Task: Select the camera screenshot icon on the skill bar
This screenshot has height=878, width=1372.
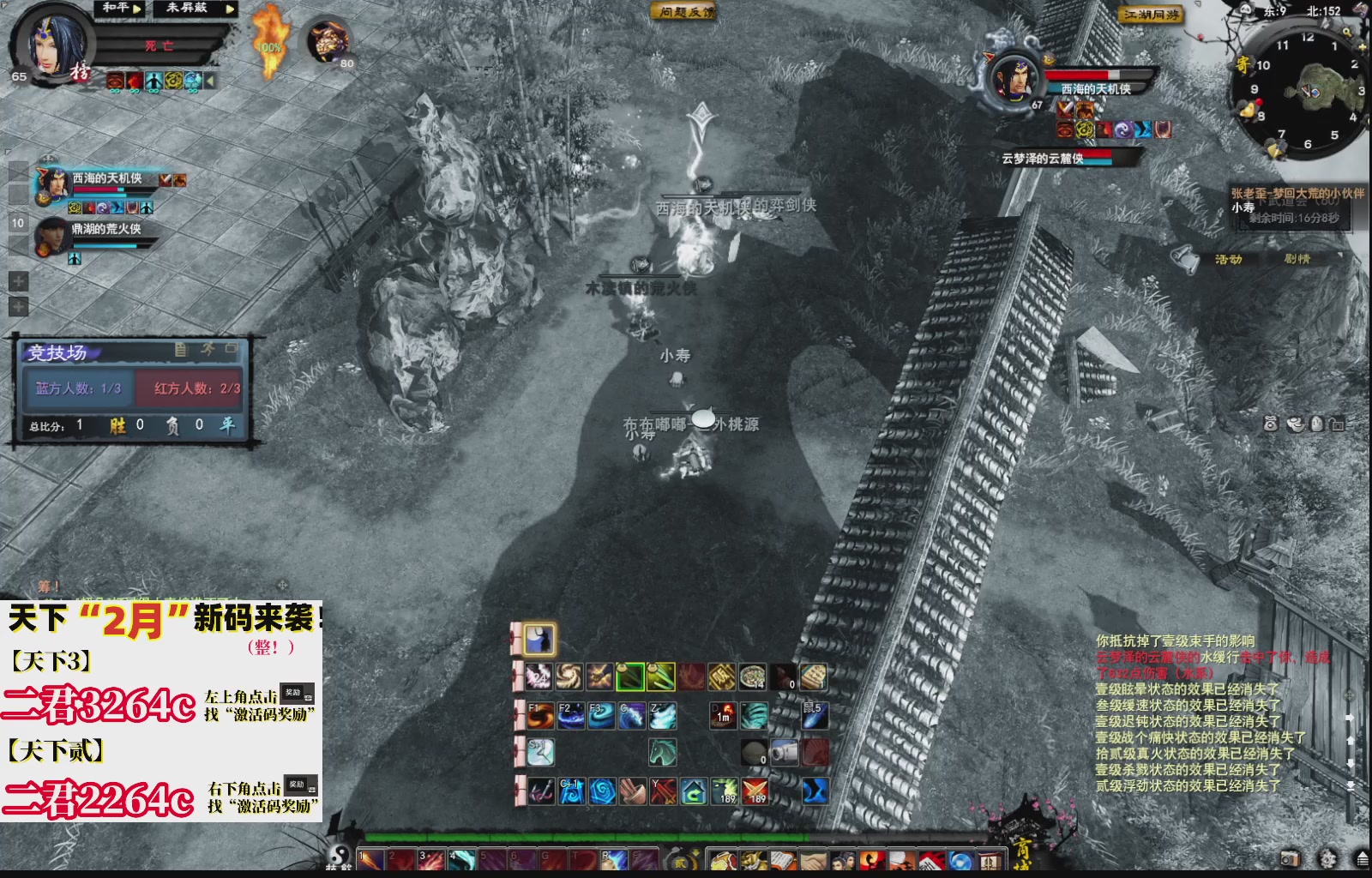Action: click(x=785, y=752)
